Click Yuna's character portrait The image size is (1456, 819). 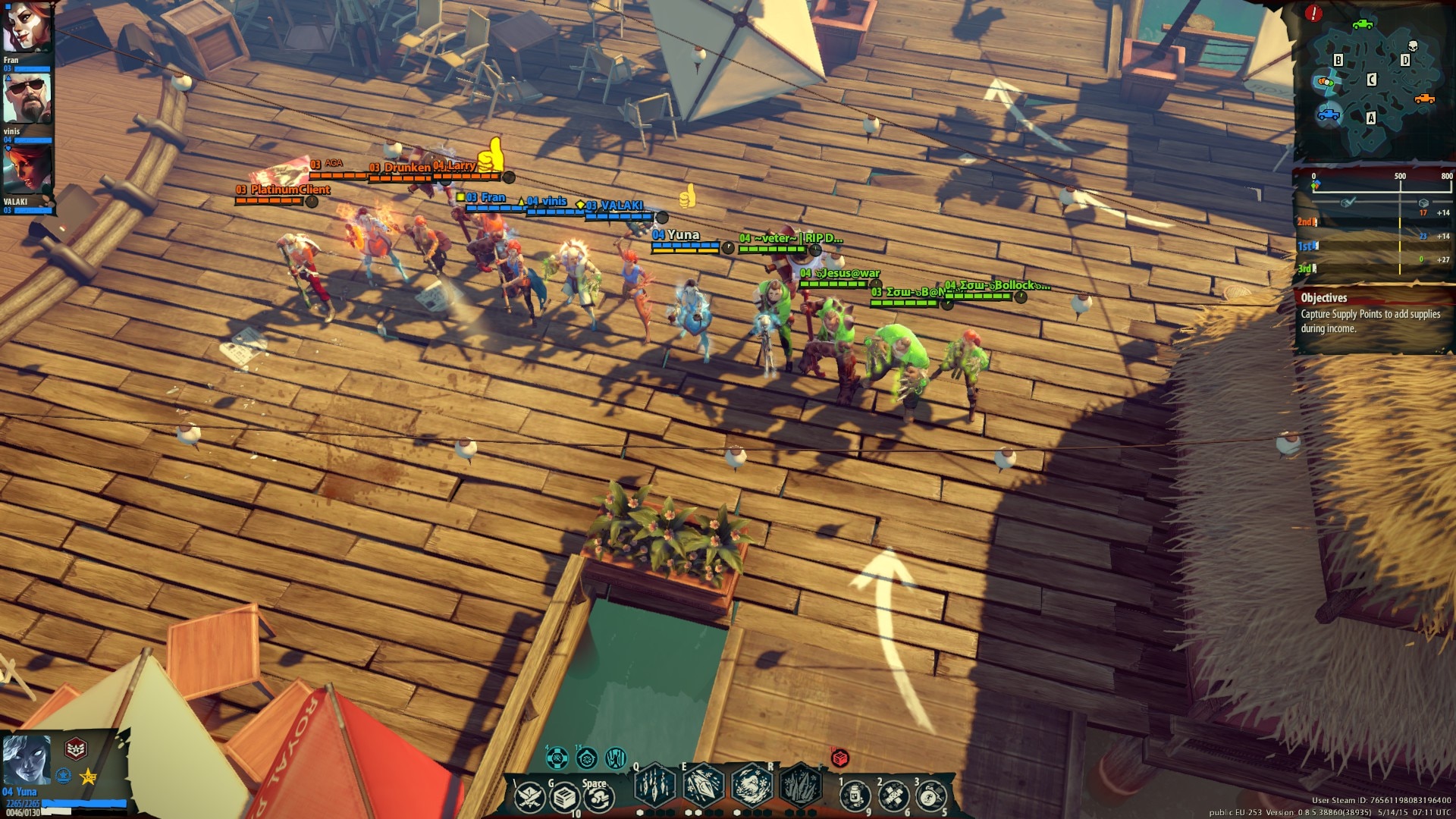[x=26, y=759]
